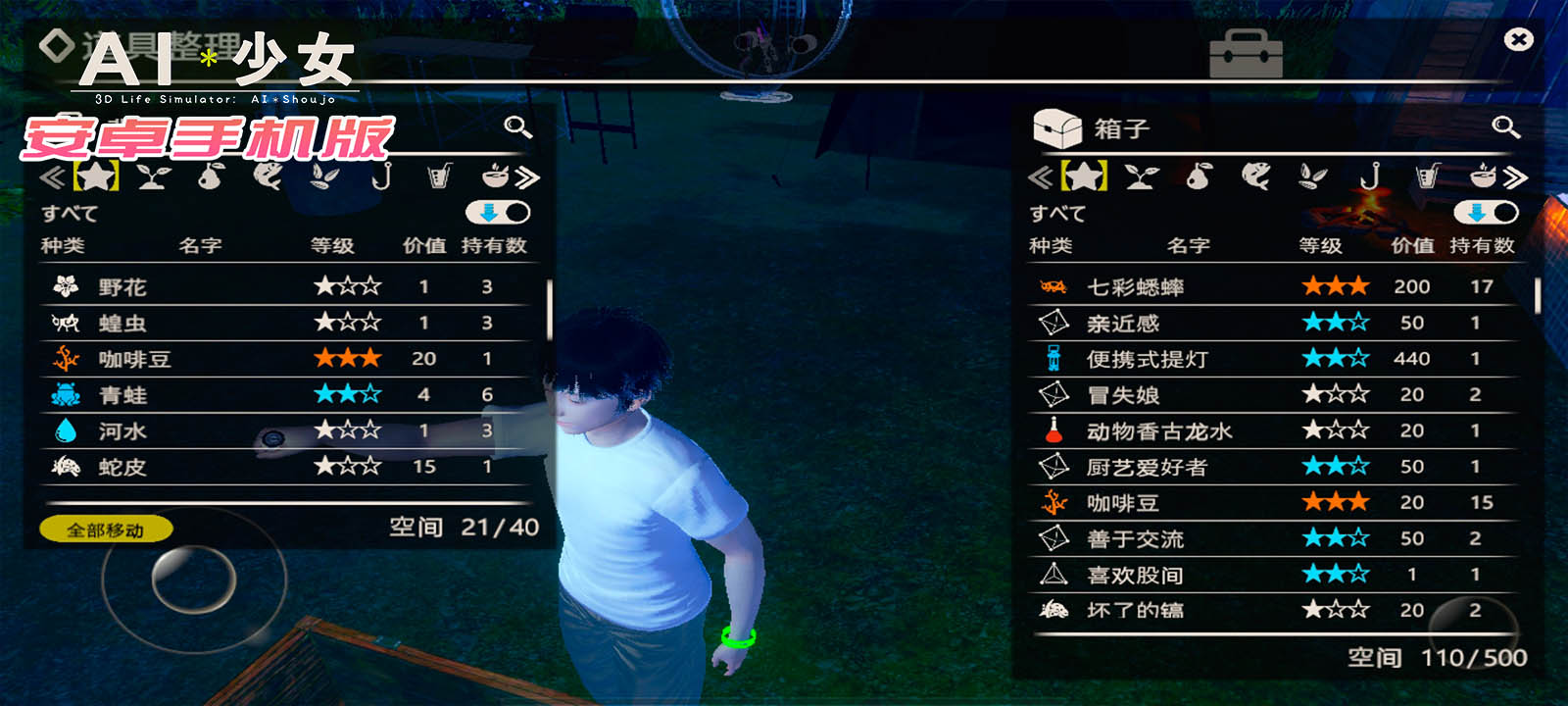
Task: Go to the next chest category page
Action: [x=1516, y=177]
